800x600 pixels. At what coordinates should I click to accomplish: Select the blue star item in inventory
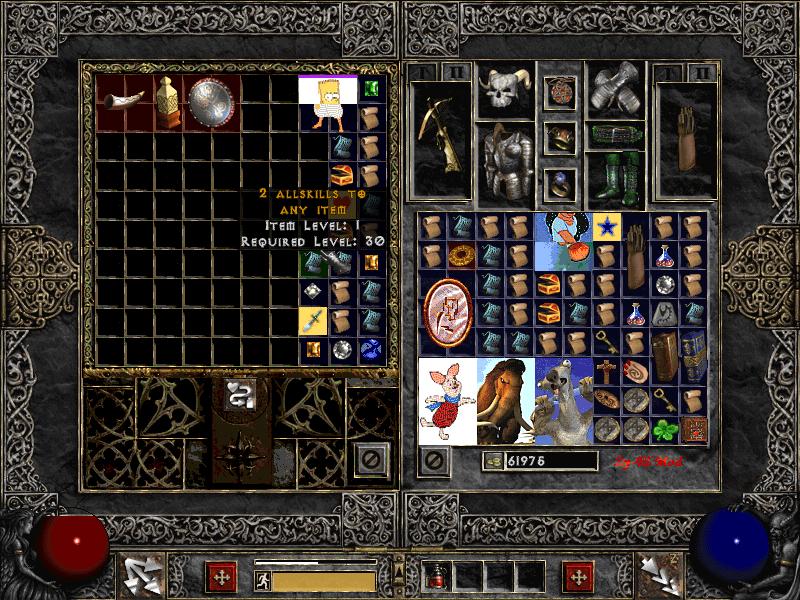click(604, 227)
